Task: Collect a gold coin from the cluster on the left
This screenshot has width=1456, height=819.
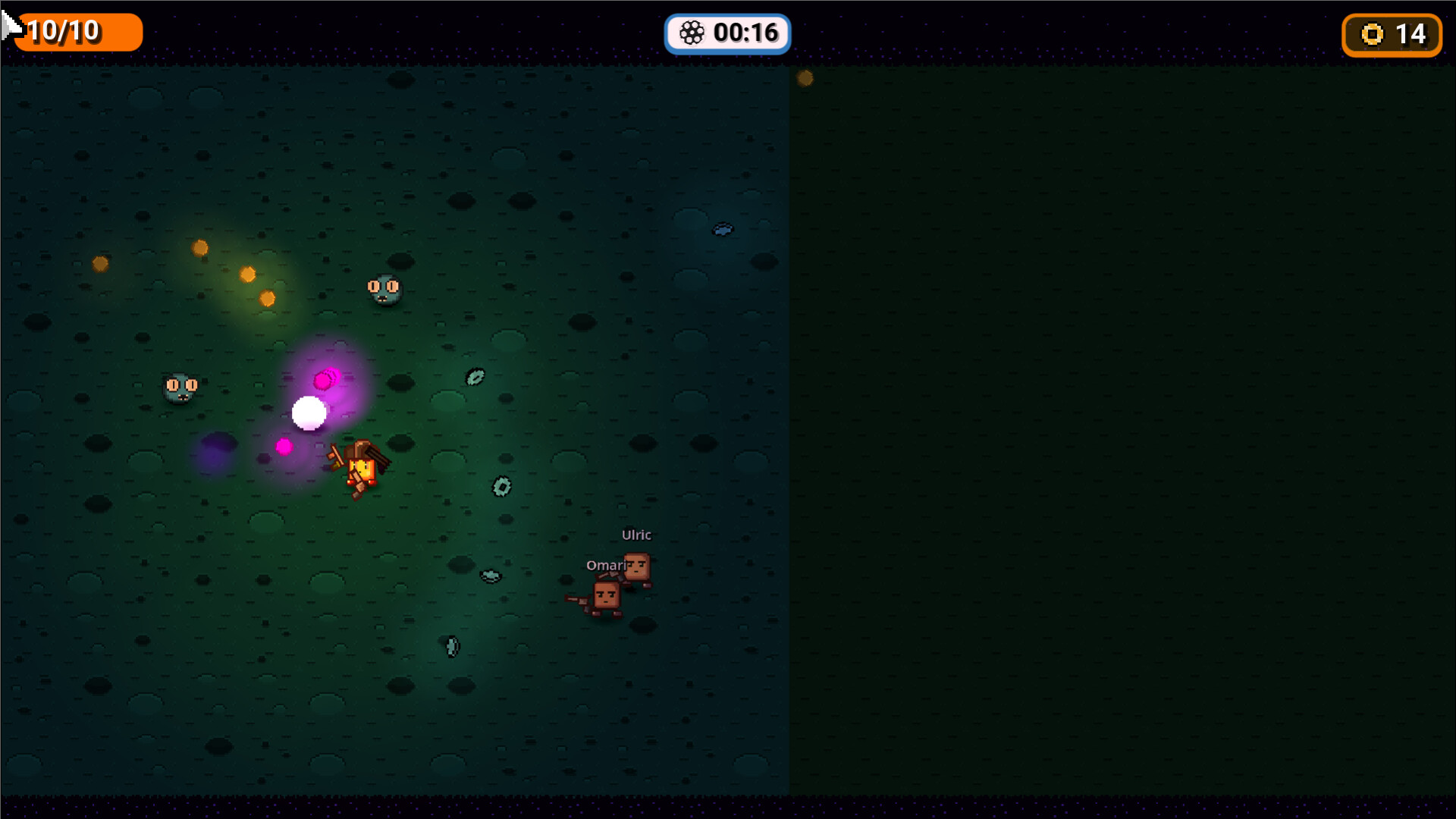Action: click(x=201, y=246)
